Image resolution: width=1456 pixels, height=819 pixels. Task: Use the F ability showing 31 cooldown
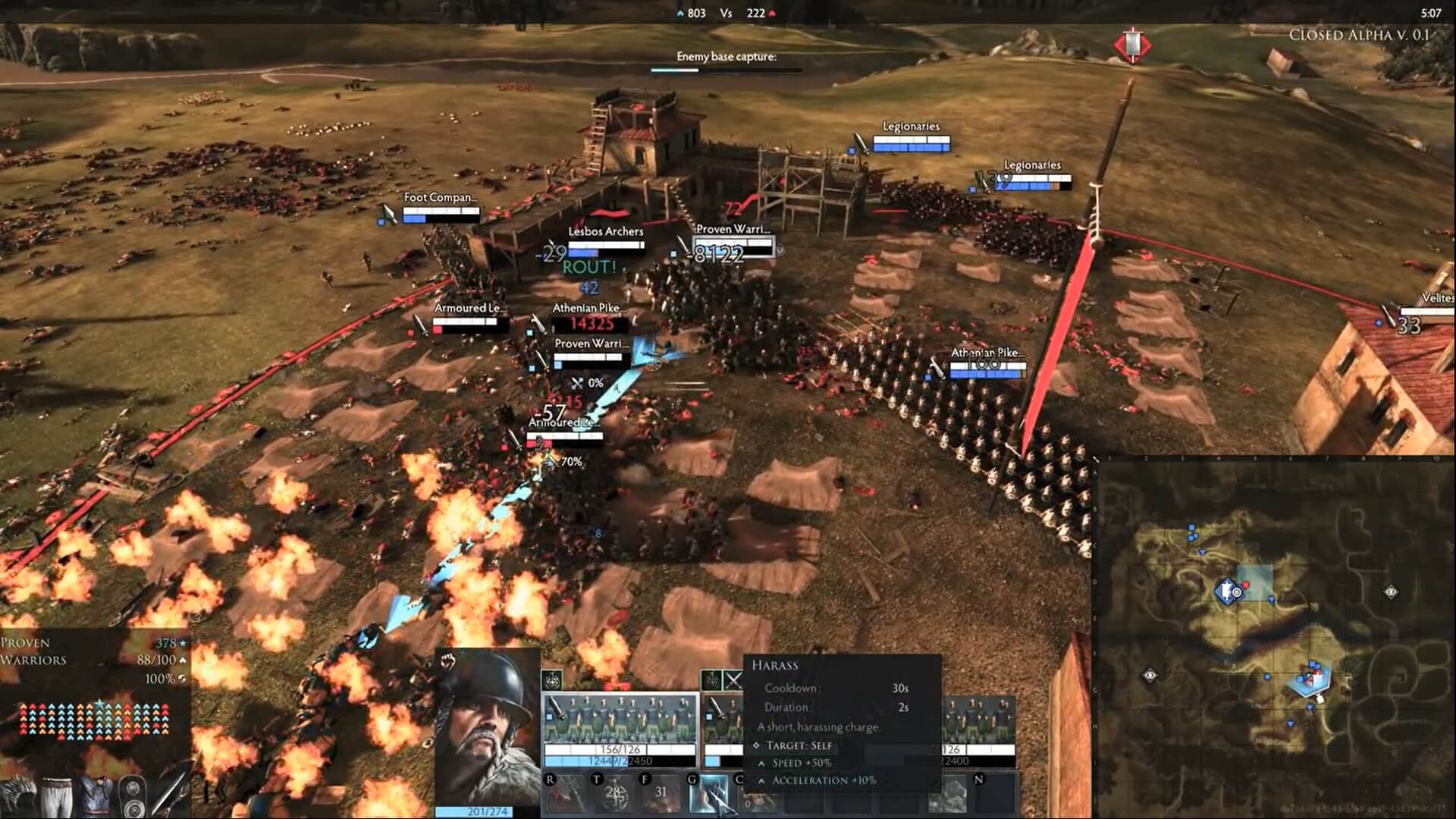click(x=661, y=794)
